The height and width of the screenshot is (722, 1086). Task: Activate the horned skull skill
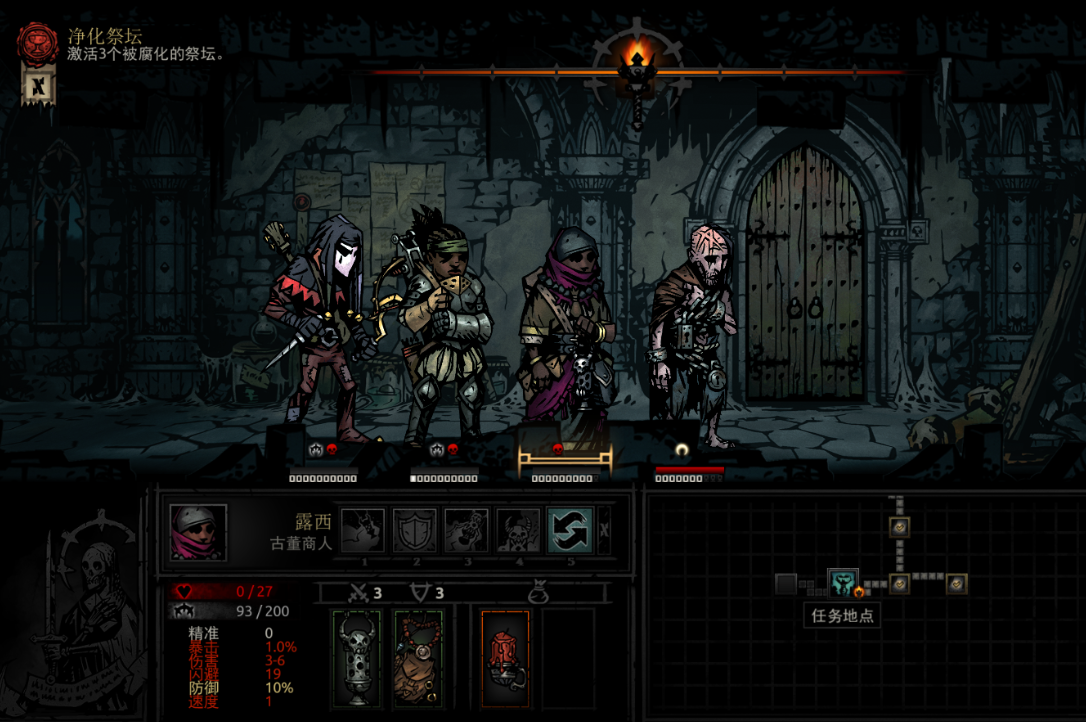[x=518, y=530]
